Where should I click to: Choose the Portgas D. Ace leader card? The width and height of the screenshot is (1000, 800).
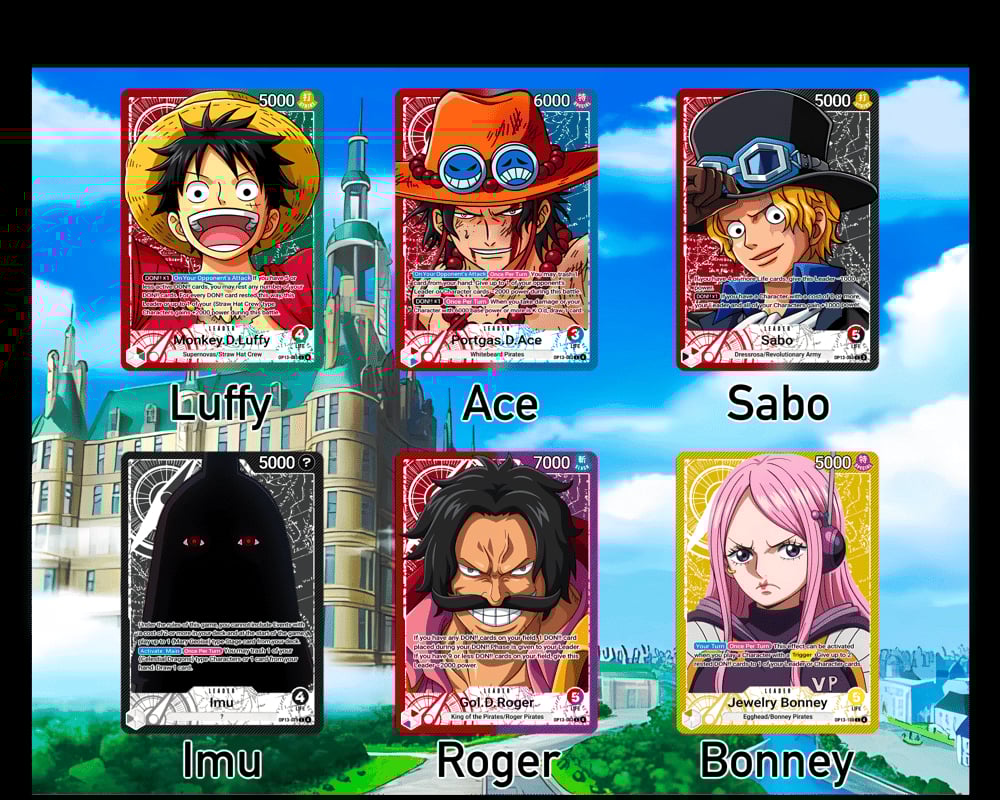496,229
